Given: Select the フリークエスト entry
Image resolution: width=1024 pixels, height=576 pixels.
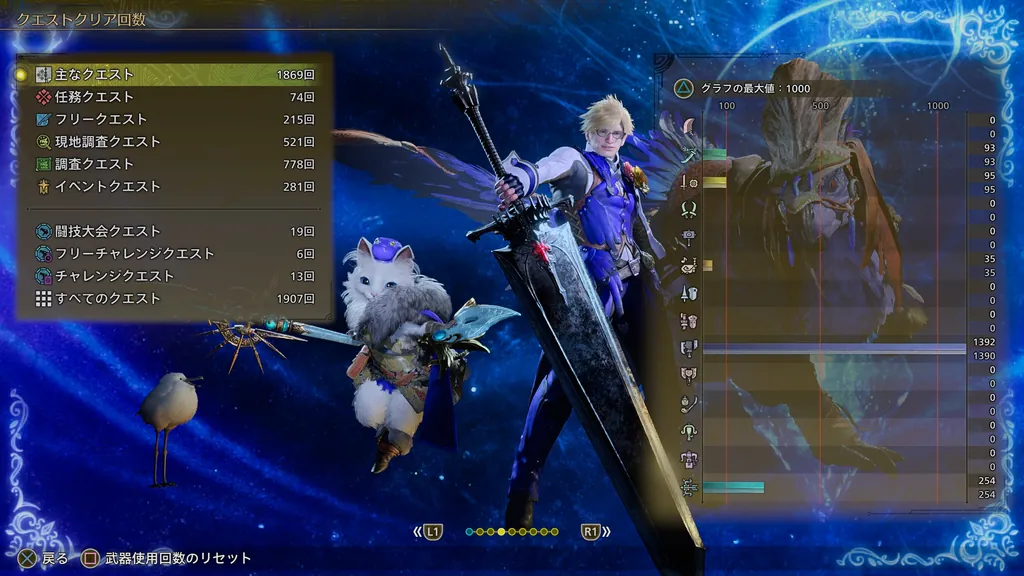Looking at the screenshot, I should (175, 120).
